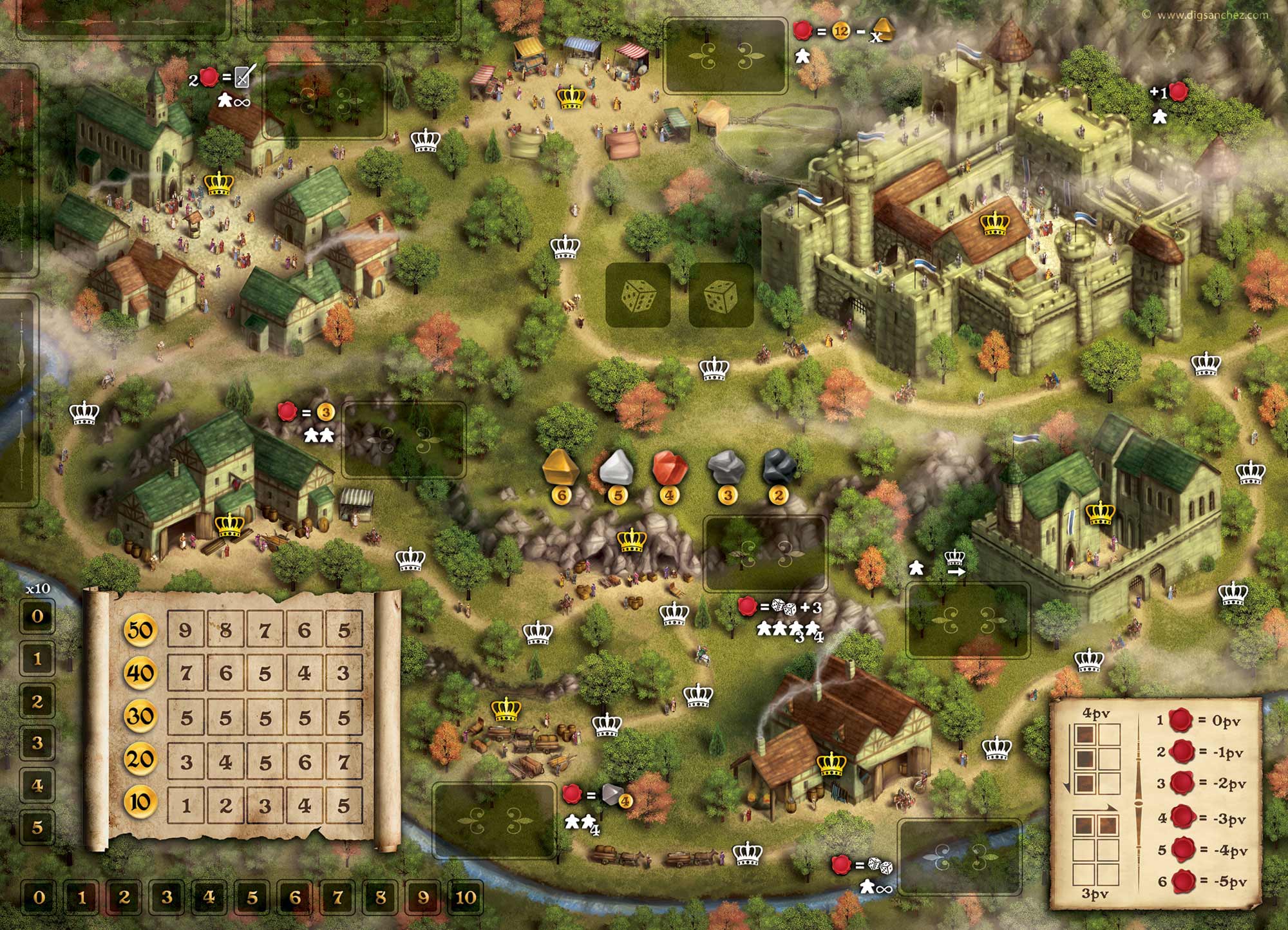This screenshot has width=1288, height=930.
Task: Select the golden crown in the village square
Action: coord(218,184)
